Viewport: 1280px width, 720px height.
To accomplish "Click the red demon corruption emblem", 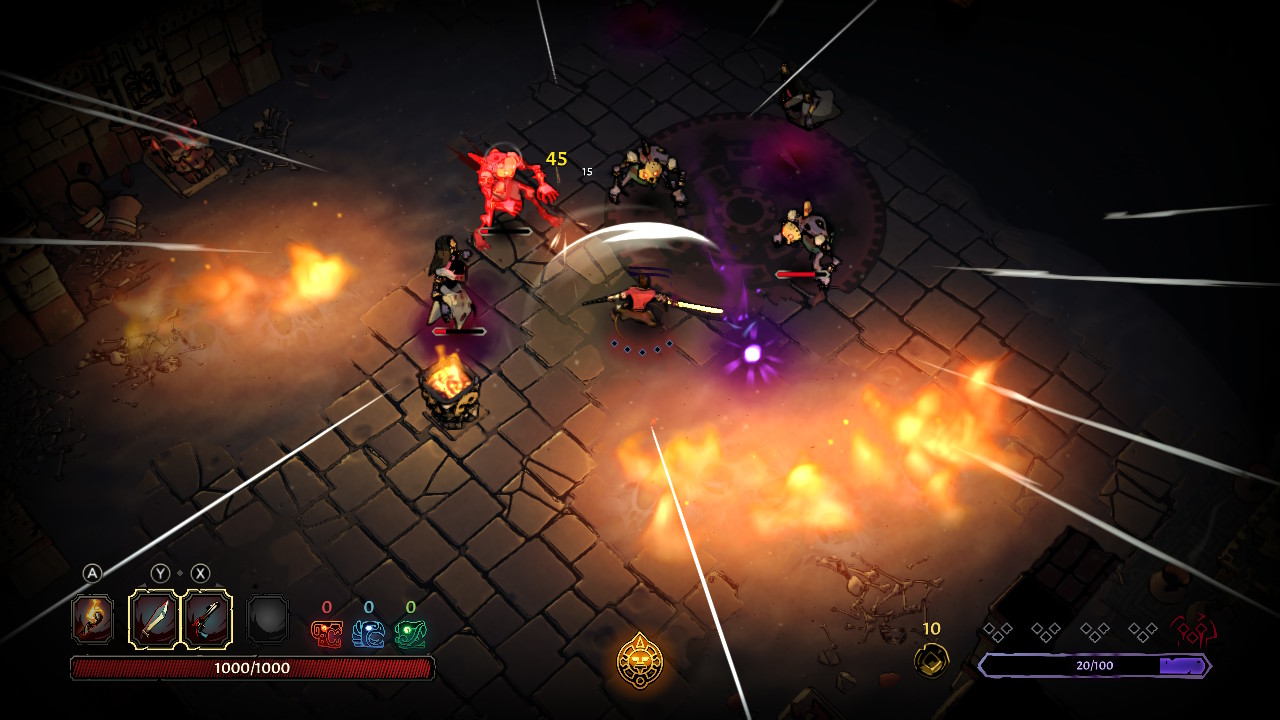I will click(x=1193, y=631).
